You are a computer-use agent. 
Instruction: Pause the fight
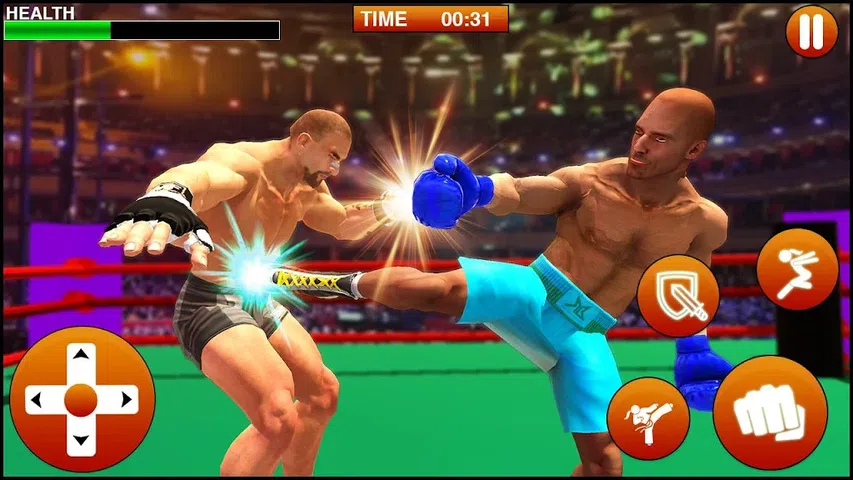tap(811, 31)
